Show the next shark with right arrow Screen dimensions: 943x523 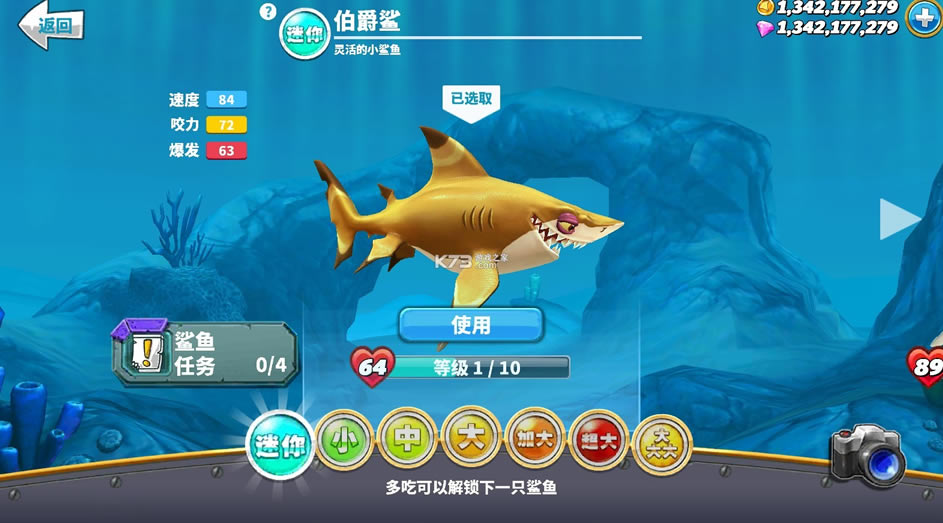click(x=898, y=219)
